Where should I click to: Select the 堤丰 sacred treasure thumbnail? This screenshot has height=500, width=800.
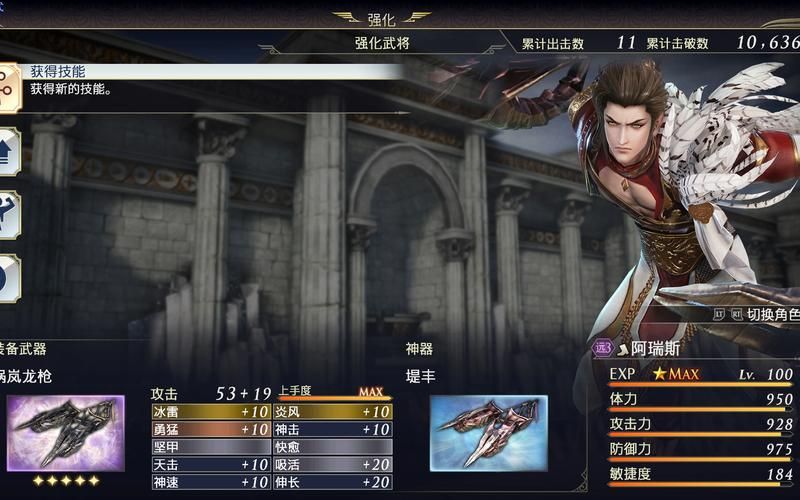tap(489, 433)
